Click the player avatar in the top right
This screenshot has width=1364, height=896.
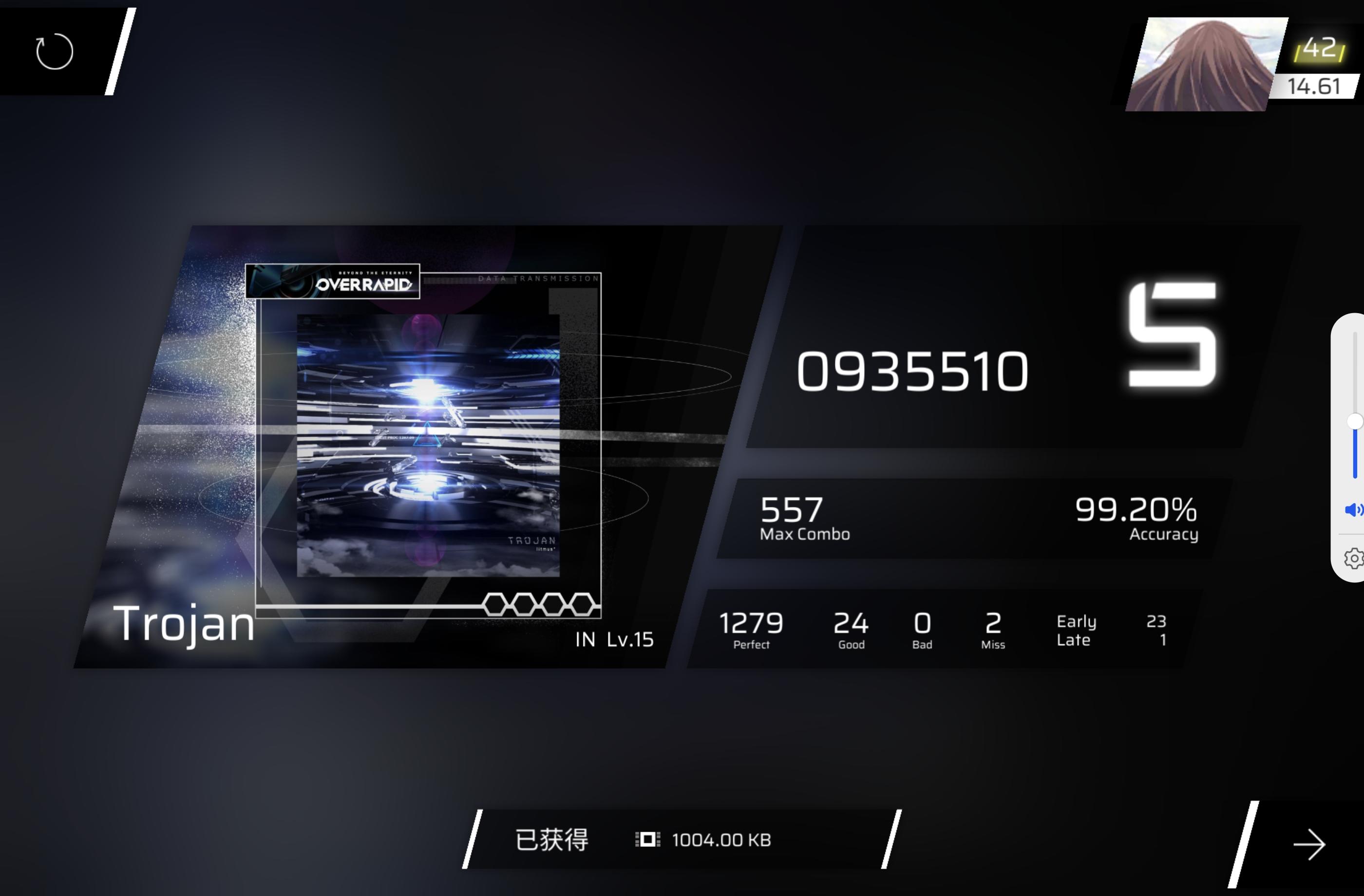click(x=1206, y=63)
